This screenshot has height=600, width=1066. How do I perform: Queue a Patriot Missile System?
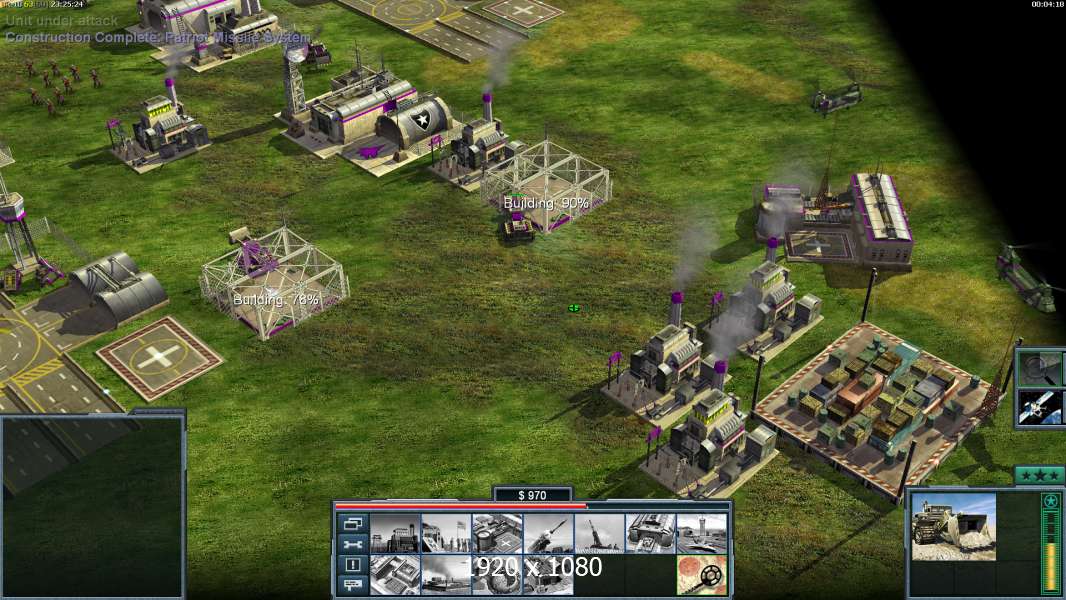(x=548, y=533)
